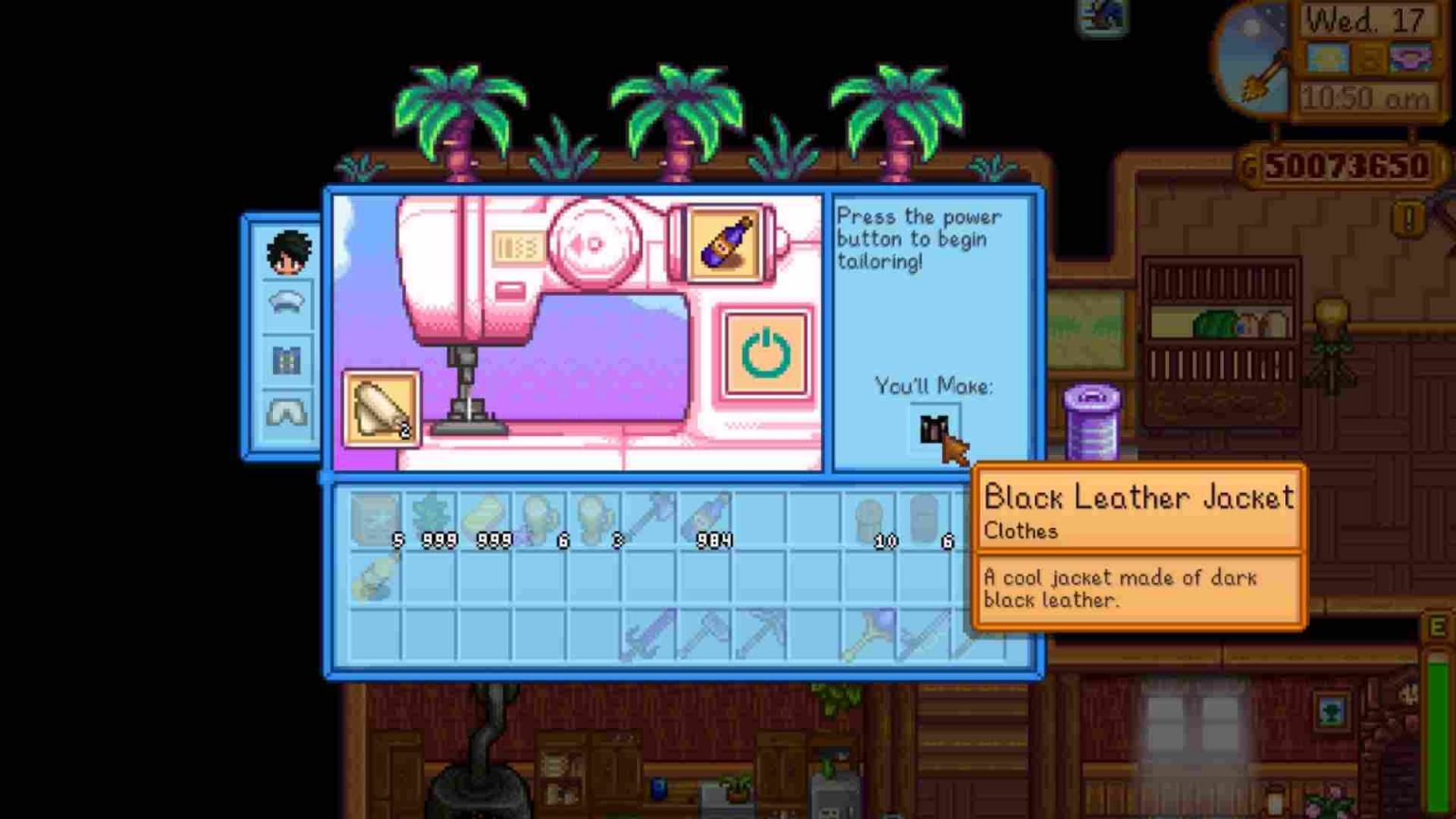The image size is (1456, 819).
Task: Click the character portrait above the clothing slots
Action: 286,252
